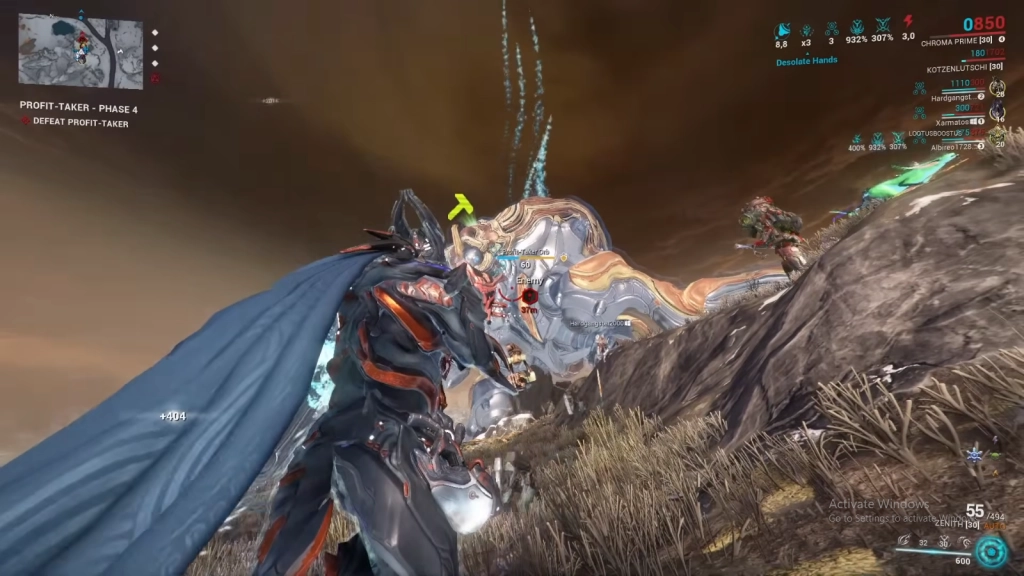Activate the glowing circular ability wheel icon

[x=990, y=552]
